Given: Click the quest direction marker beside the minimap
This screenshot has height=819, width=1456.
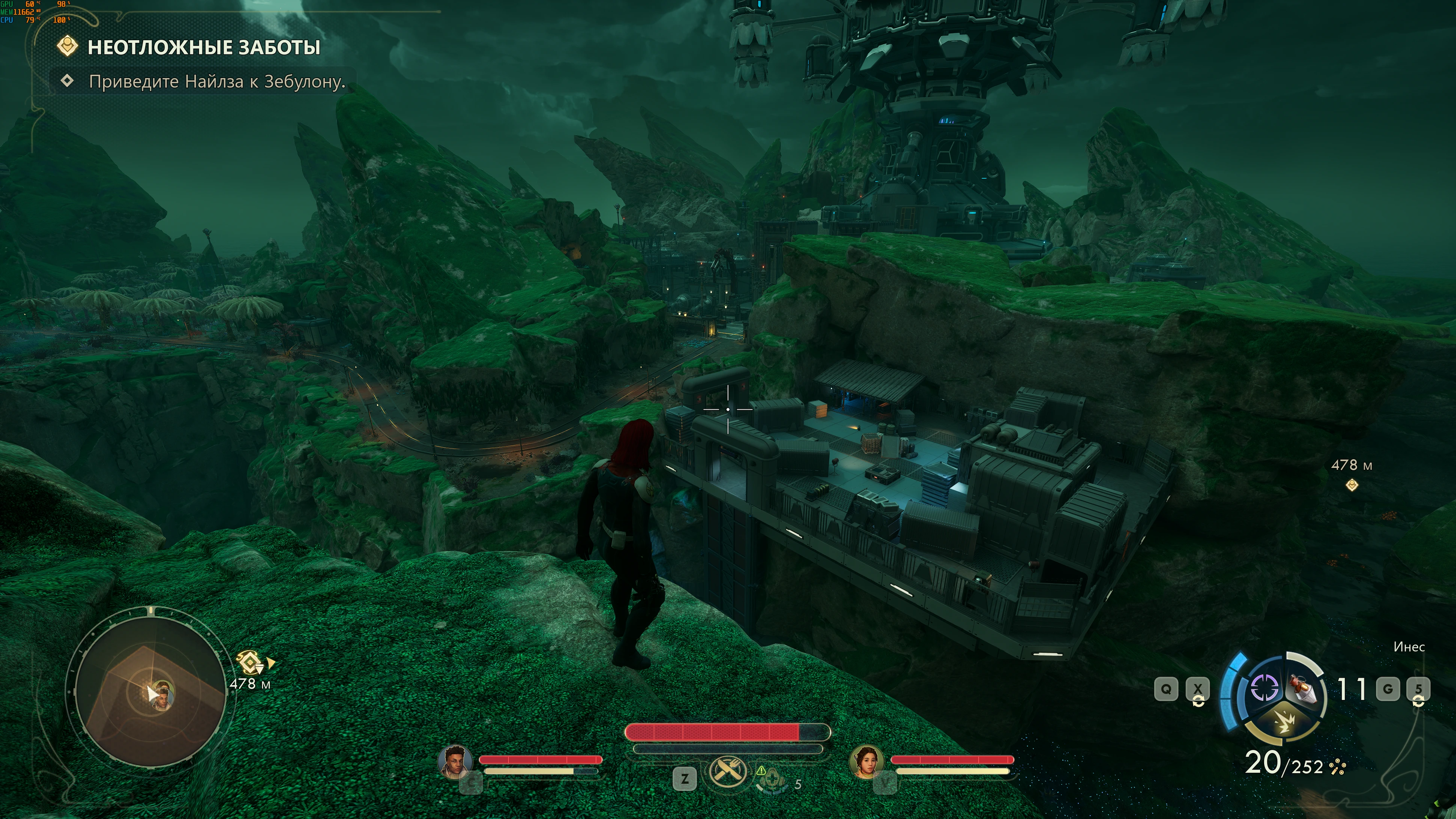Looking at the screenshot, I should coord(252,662).
